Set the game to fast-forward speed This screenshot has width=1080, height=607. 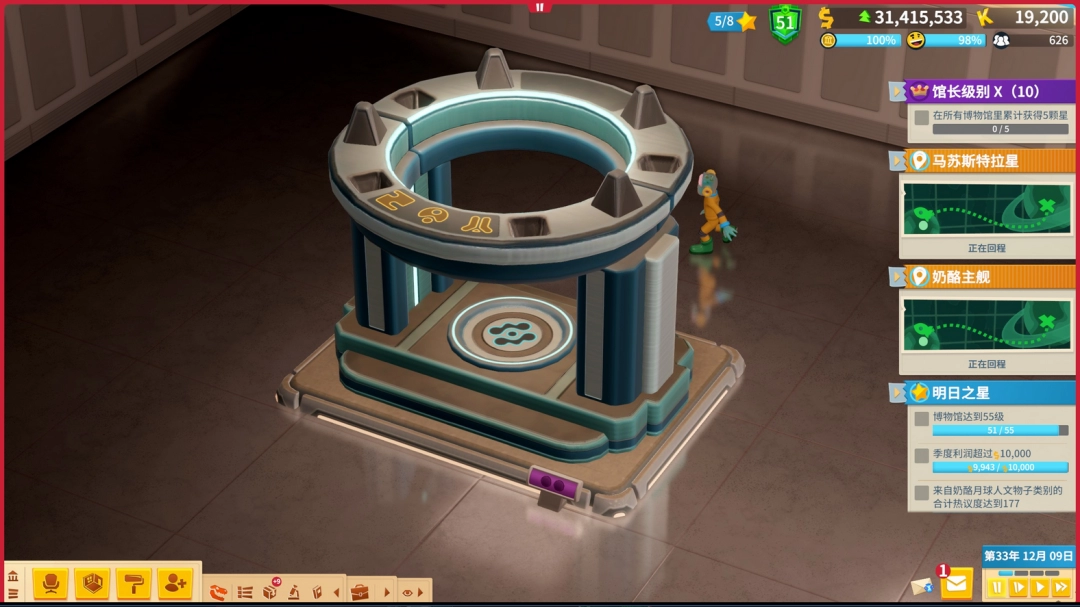1061,587
